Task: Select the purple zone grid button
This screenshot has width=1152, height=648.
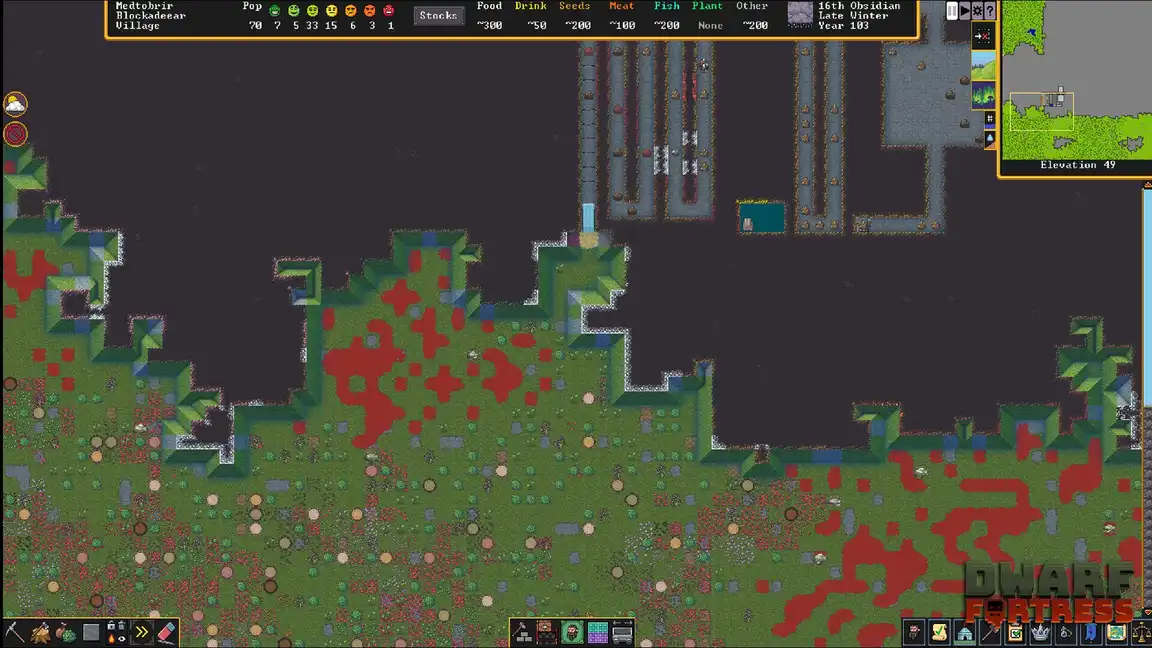Action: pyautogui.click(x=597, y=632)
